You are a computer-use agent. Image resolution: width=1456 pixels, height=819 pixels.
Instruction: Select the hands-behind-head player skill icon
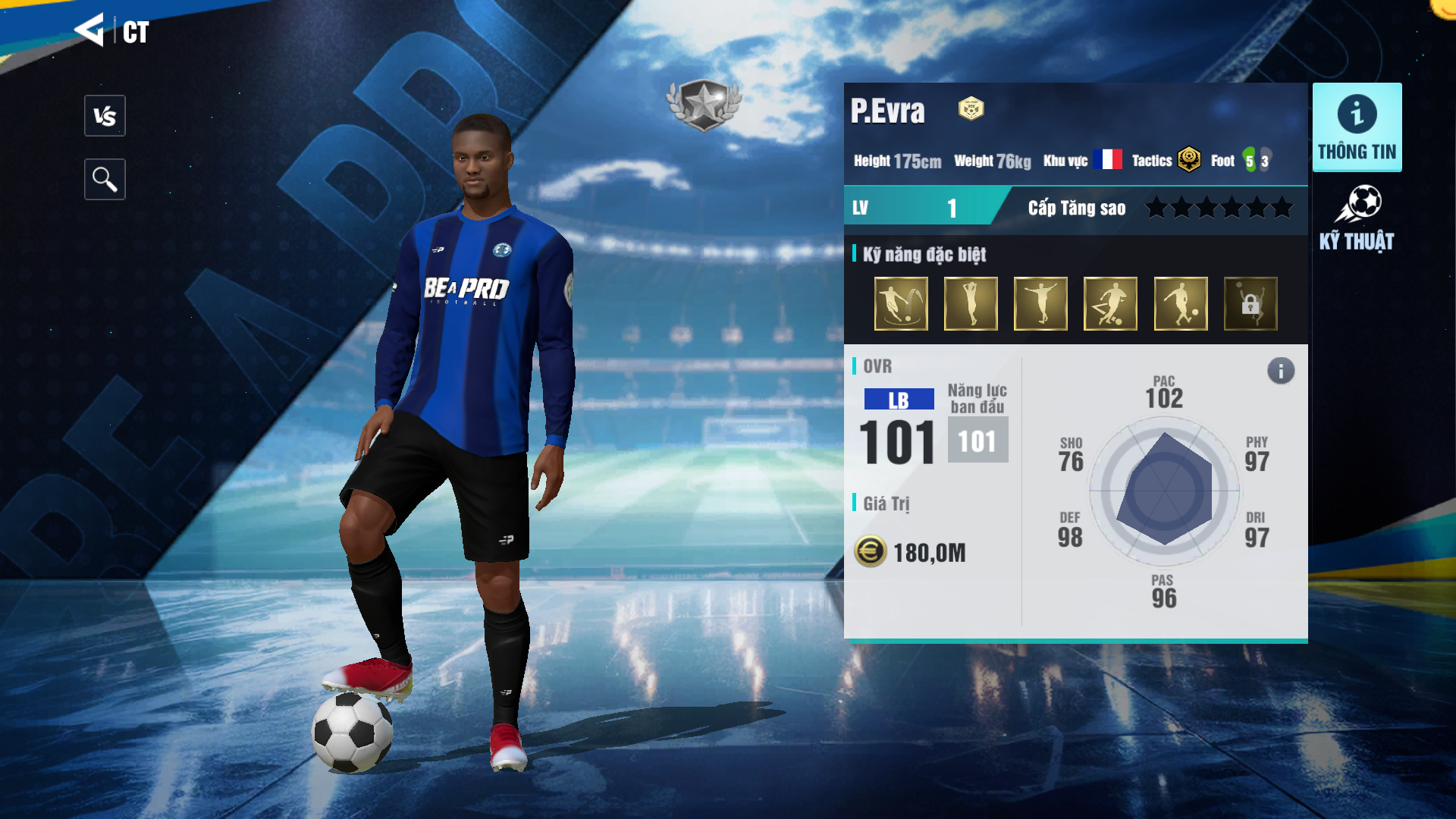pos(971,303)
